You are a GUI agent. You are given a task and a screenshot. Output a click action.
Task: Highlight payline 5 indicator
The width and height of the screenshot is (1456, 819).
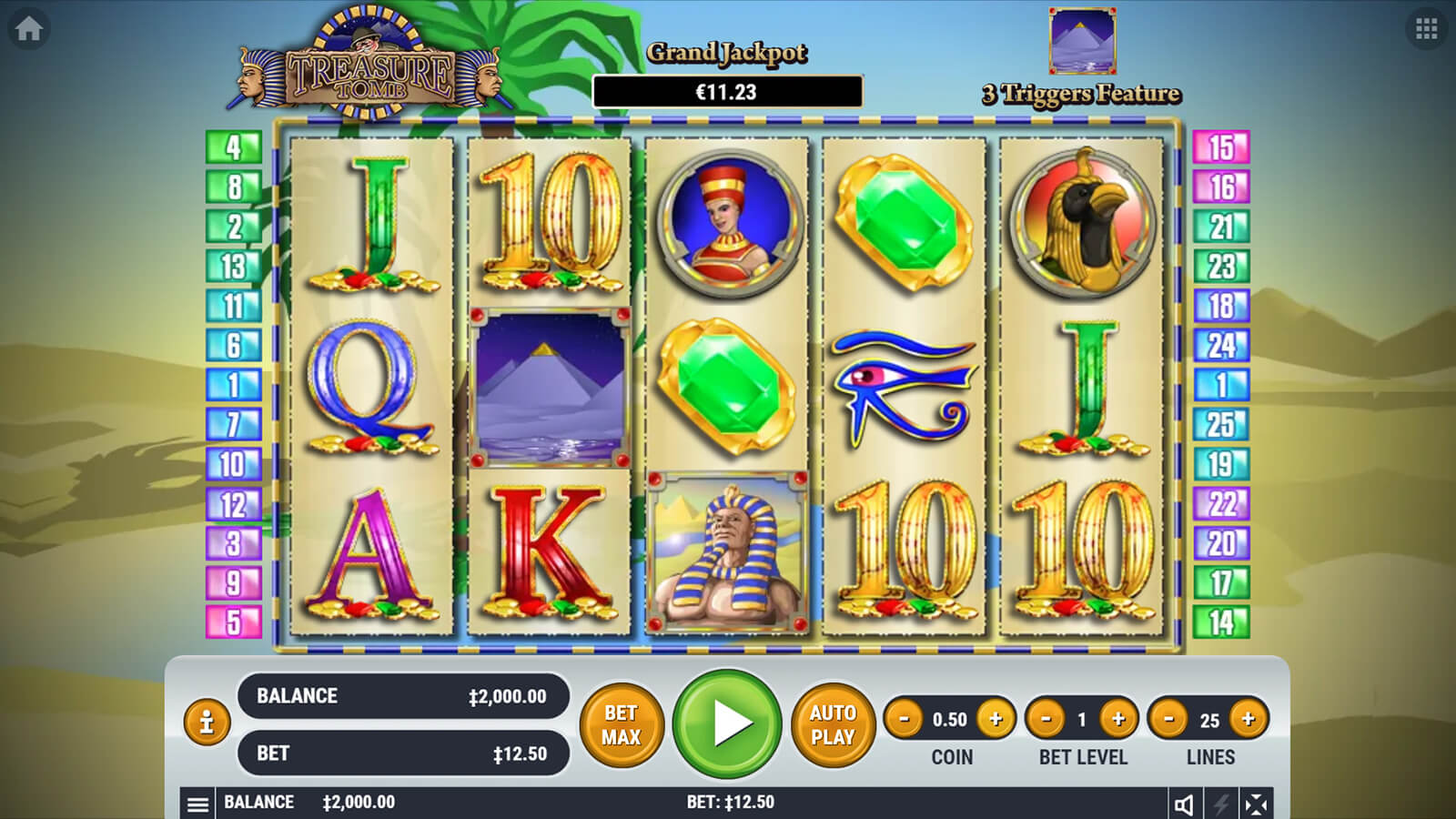click(x=234, y=622)
